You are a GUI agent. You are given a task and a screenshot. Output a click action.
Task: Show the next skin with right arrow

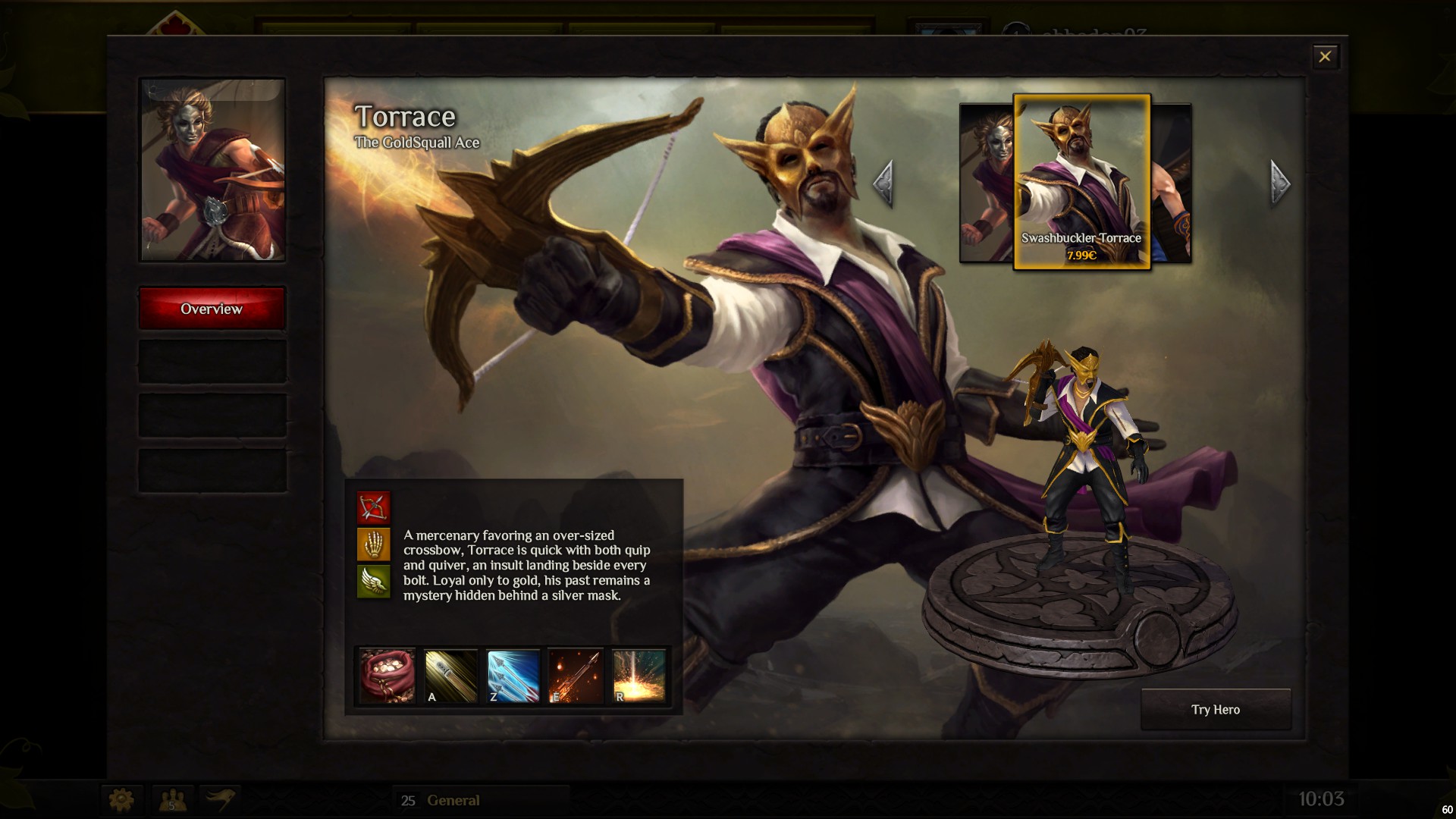click(1279, 183)
